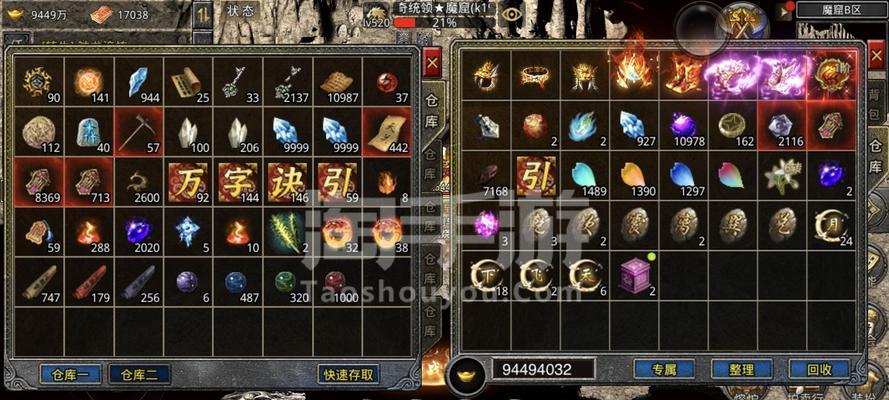This screenshot has height=400, width=889.
Task: Select the purple orb stack of 10978
Action: point(683,126)
